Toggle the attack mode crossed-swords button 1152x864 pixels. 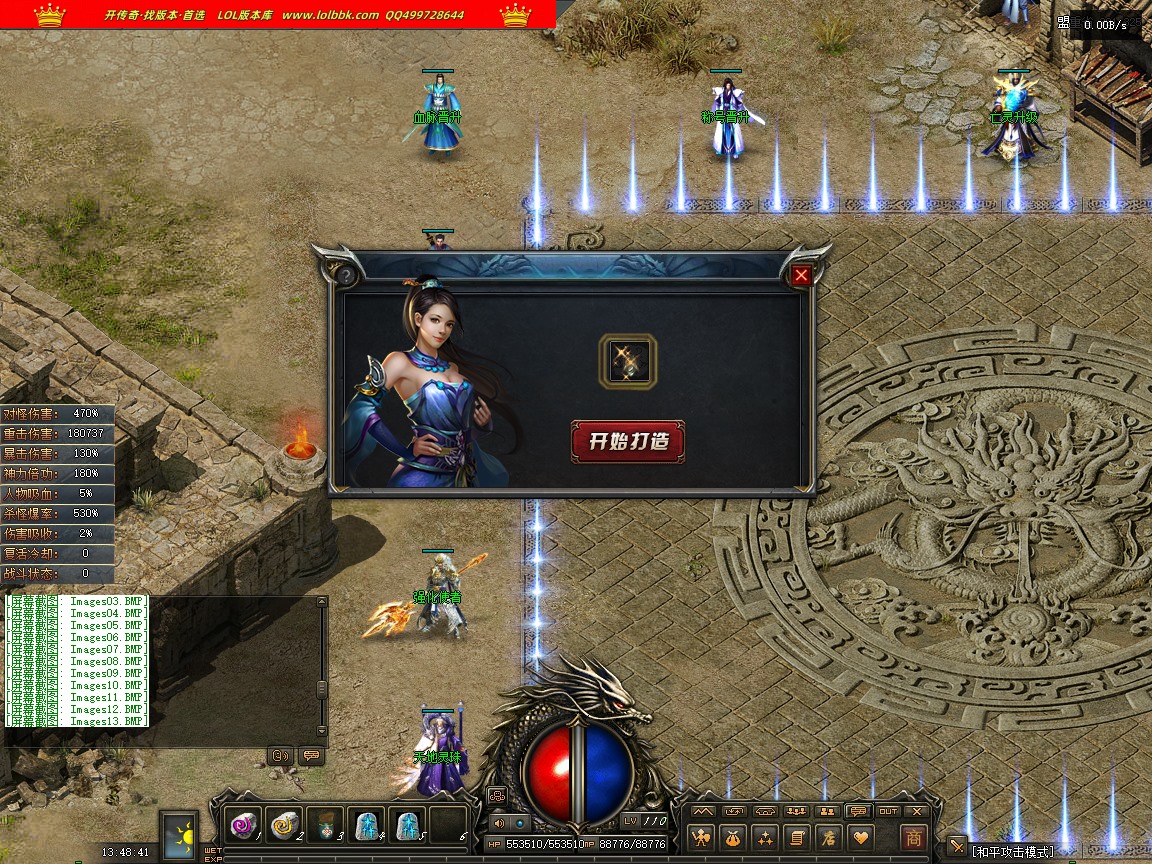tap(957, 848)
